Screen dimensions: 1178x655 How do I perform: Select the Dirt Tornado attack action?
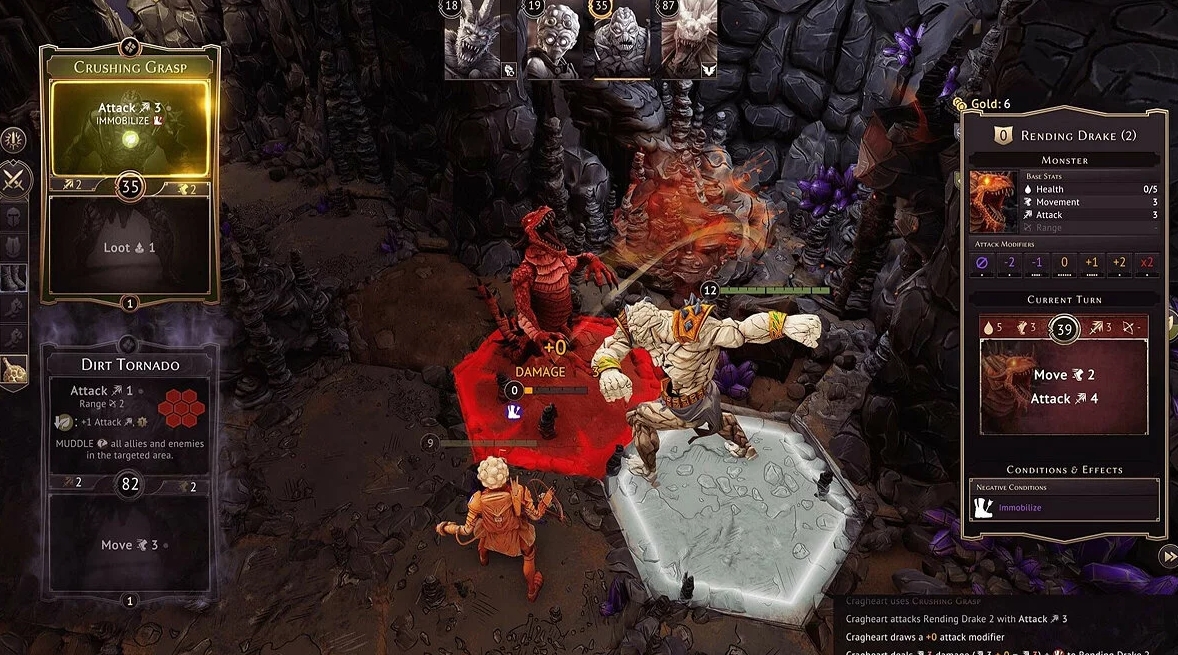(129, 422)
